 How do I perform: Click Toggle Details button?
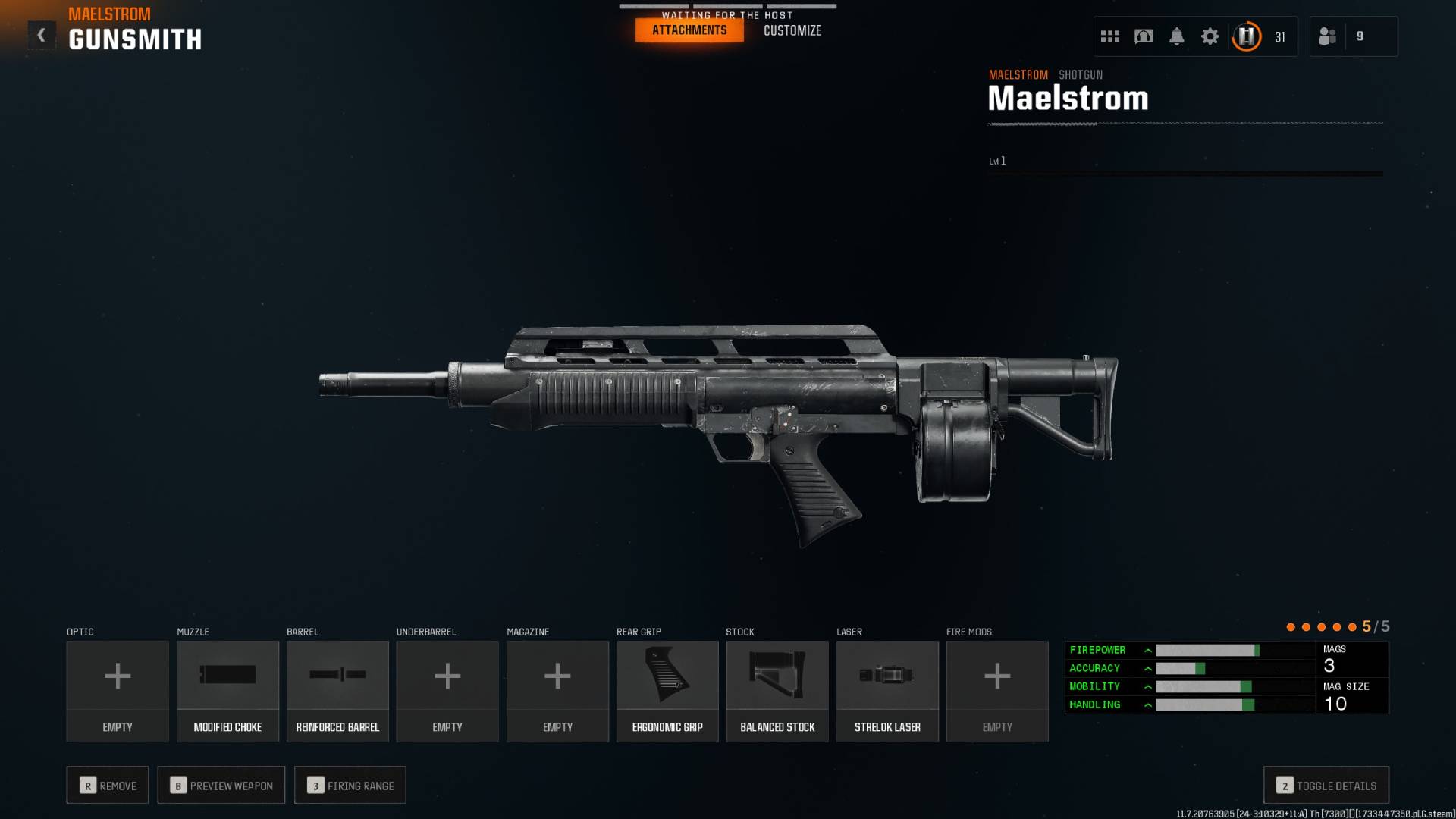tap(1325, 786)
